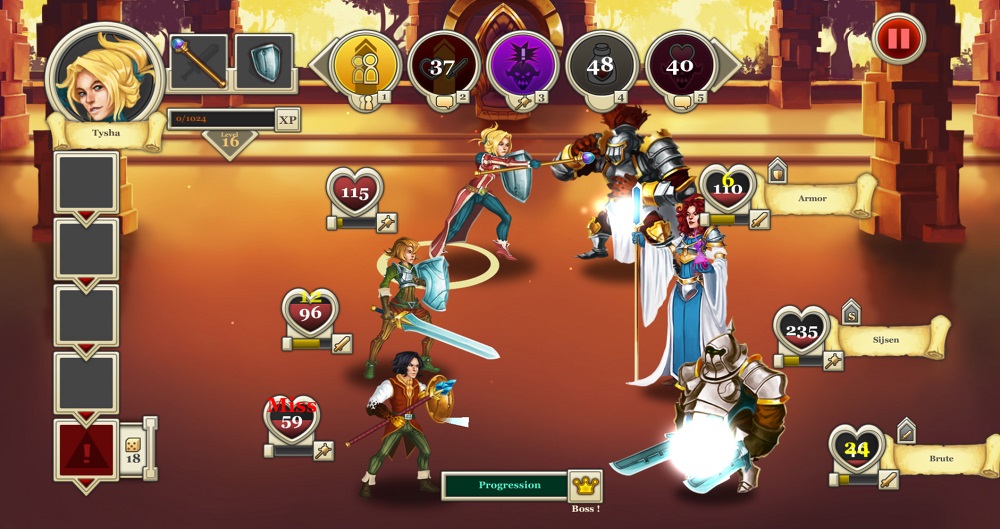Image resolution: width=1000 pixels, height=529 pixels.
Task: Pick the heart ability medallion showing 37
Action: pos(444,66)
